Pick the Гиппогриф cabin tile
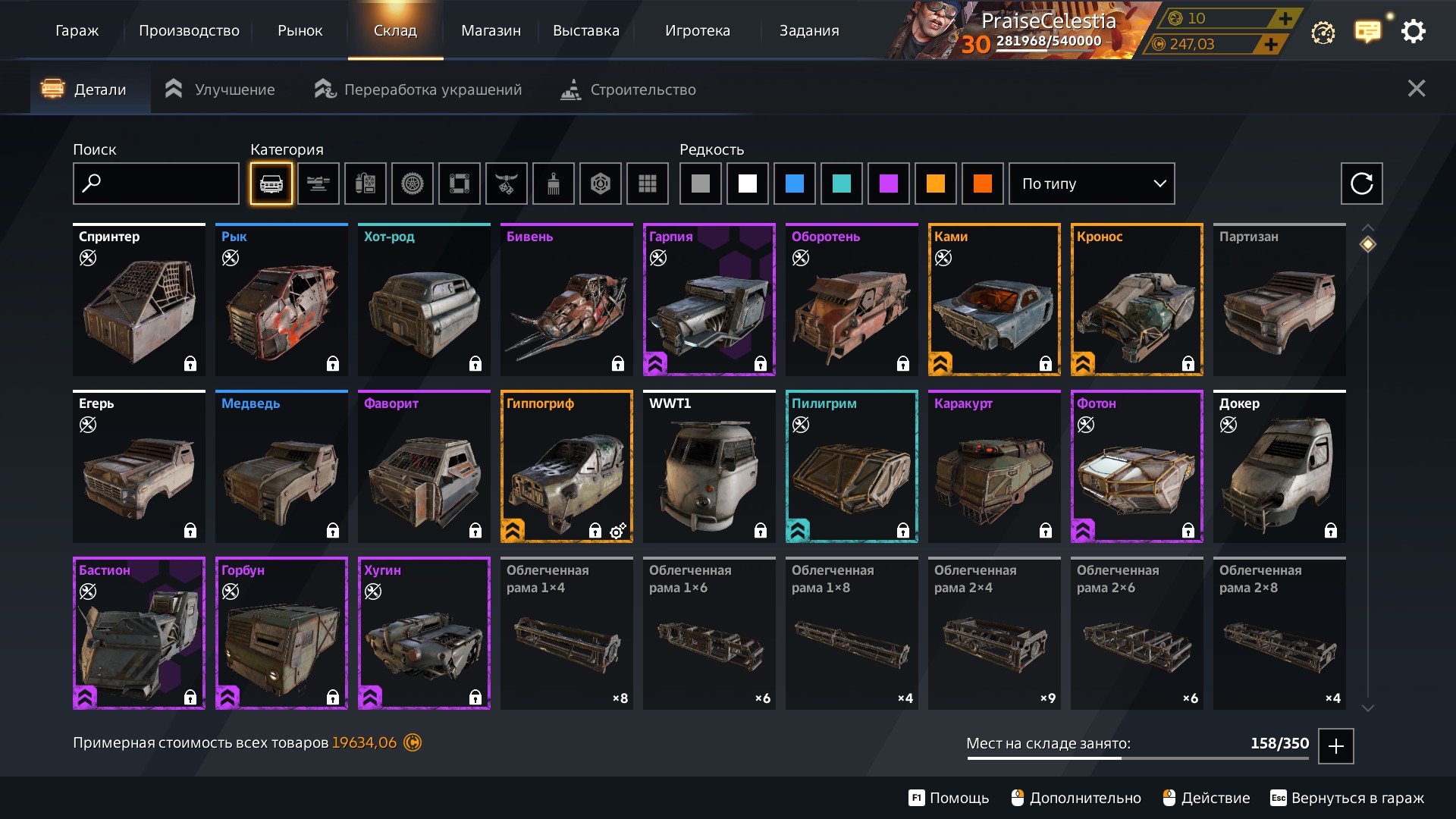The width and height of the screenshot is (1456, 819). (566, 466)
